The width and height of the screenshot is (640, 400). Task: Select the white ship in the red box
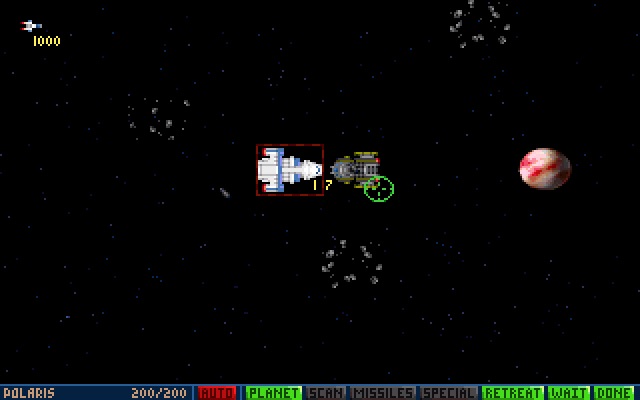pos(289,170)
